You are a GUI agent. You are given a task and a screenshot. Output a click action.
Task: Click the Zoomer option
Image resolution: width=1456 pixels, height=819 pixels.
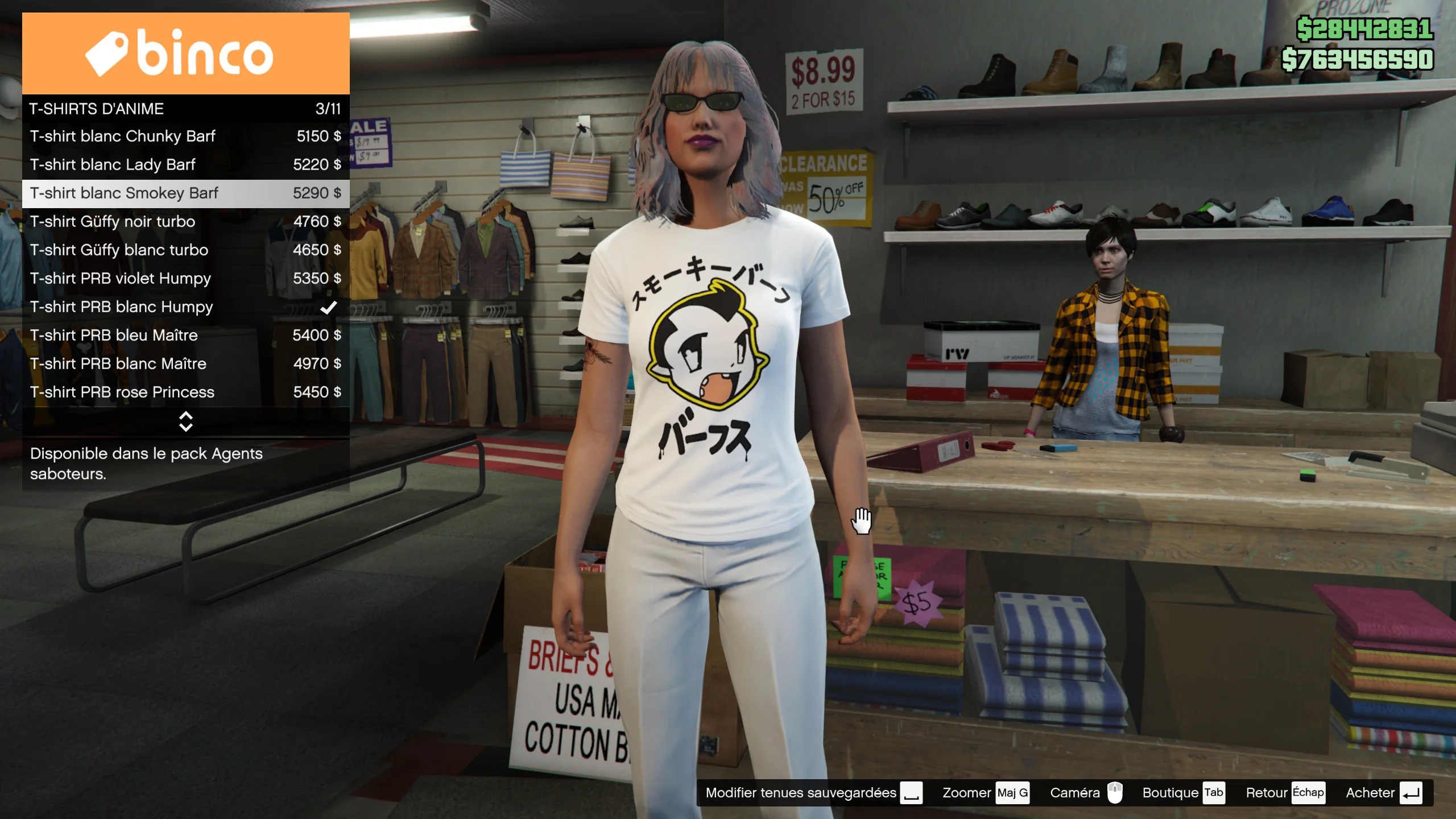[985, 793]
